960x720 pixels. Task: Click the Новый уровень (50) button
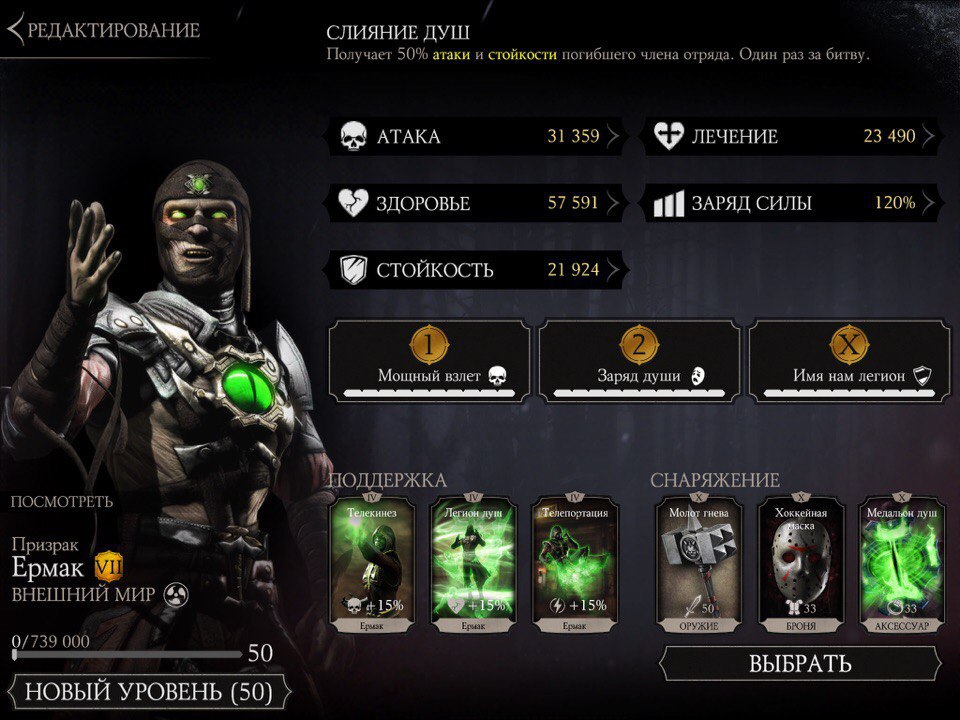coord(148,691)
